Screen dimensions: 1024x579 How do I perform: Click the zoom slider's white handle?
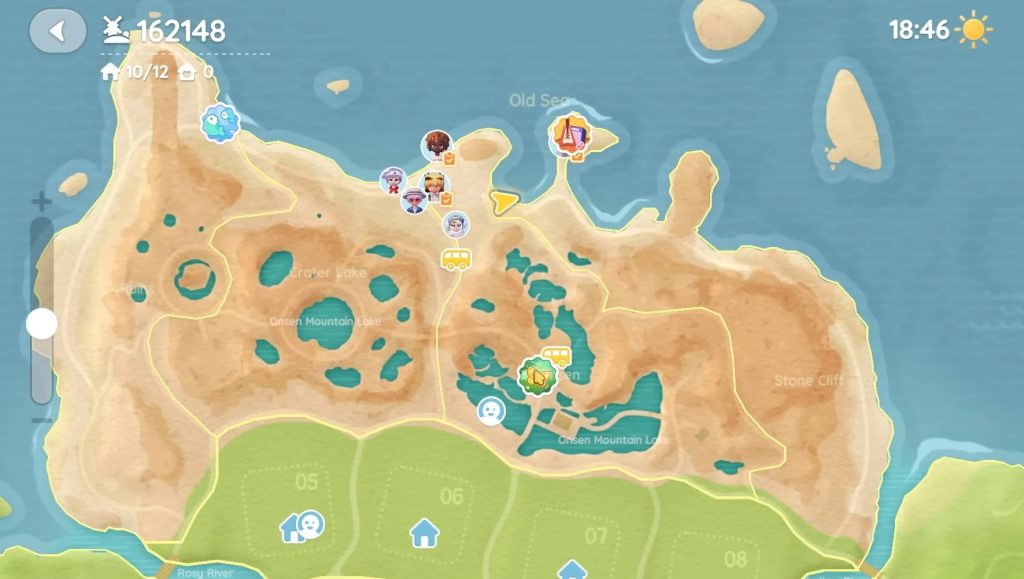[41, 323]
